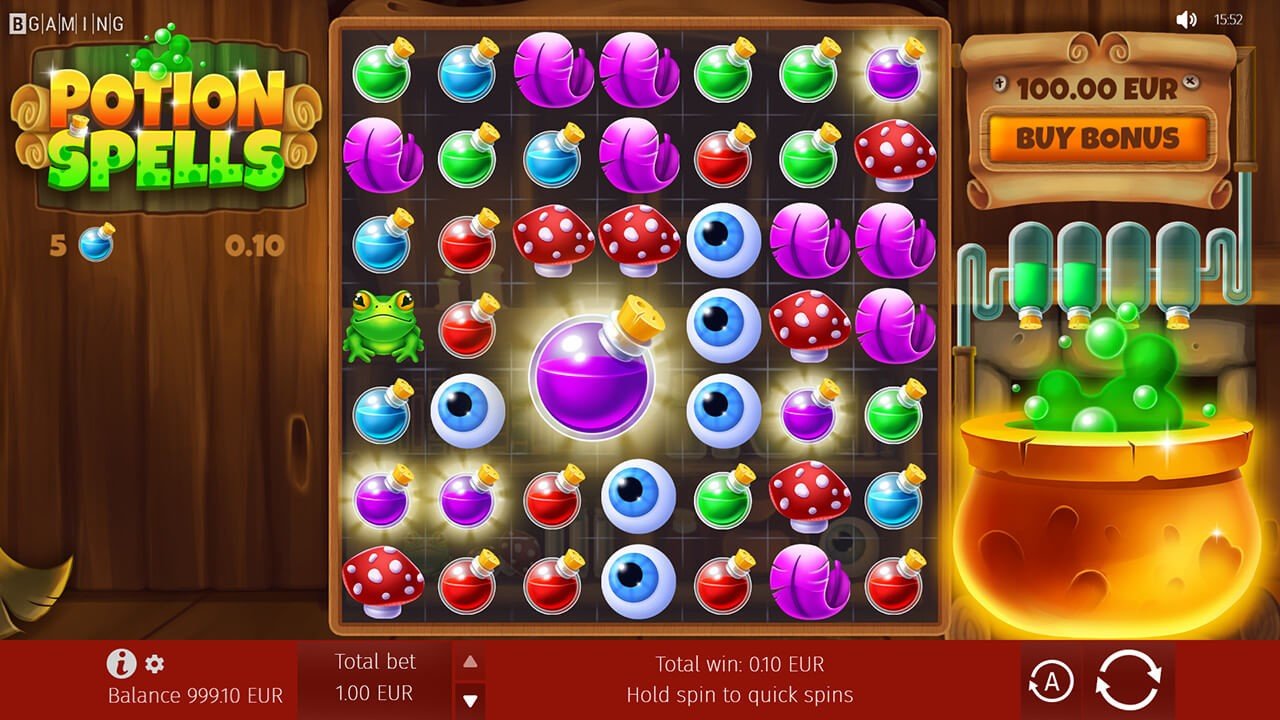Increase the total bet with the up arrow
Viewport: 1280px width, 720px height.
point(470,661)
